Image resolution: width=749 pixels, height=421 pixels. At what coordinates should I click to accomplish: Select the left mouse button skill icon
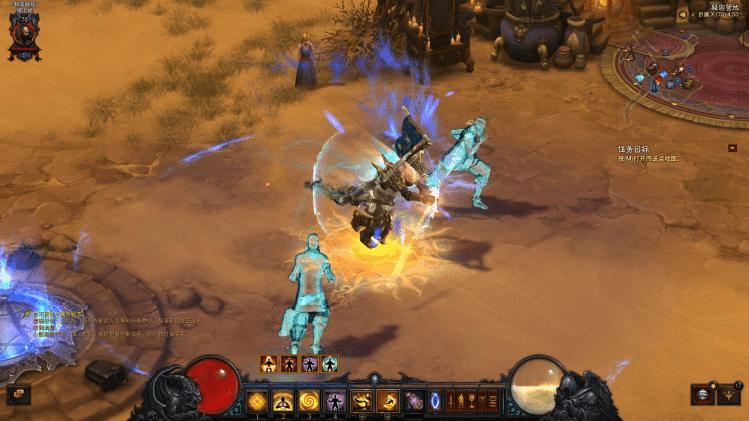coord(361,402)
